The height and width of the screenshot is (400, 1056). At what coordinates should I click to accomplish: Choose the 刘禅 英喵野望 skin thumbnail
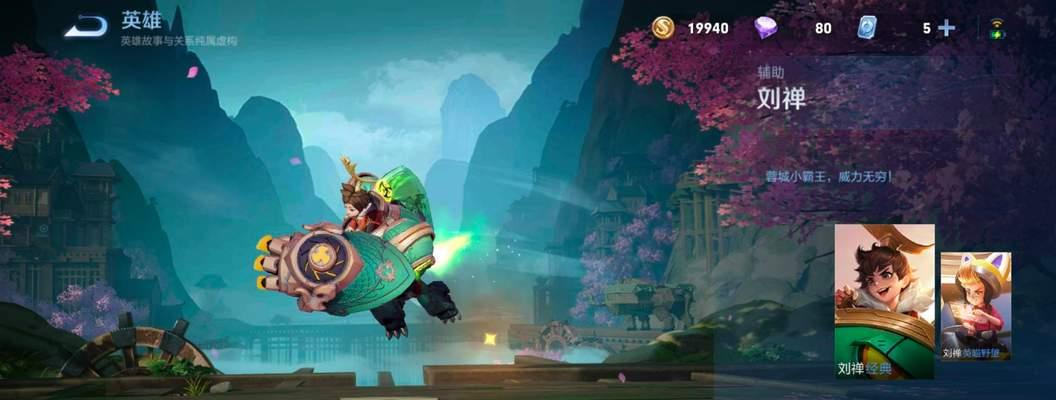[975, 305]
